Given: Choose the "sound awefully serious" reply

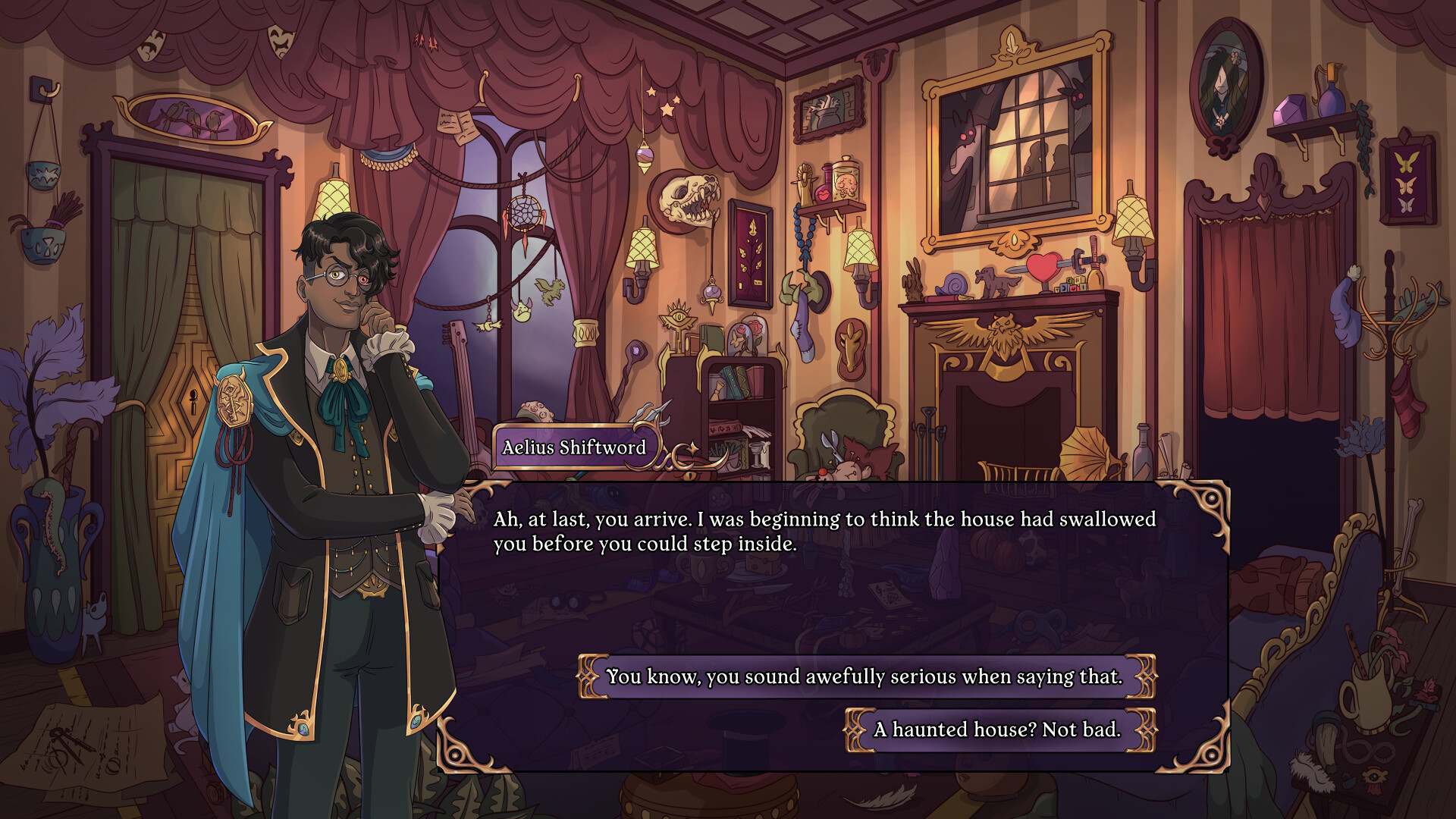Looking at the screenshot, I should (x=865, y=676).
